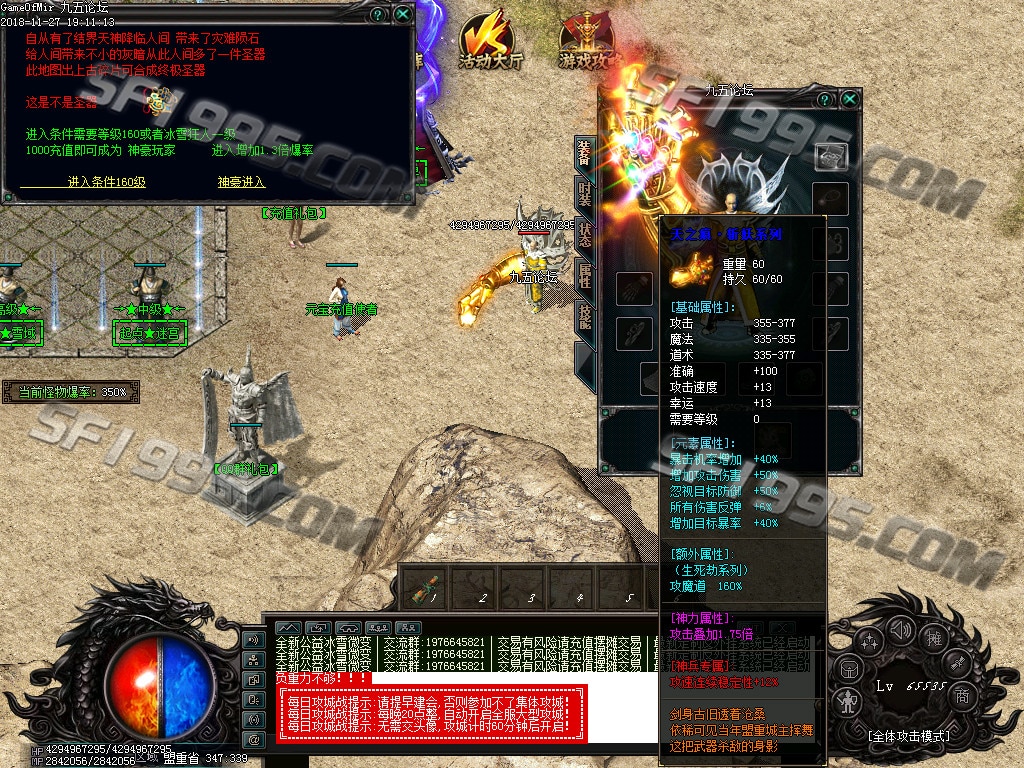
Task: Open the 活动大厅 activity hall icon
Action: pos(490,42)
